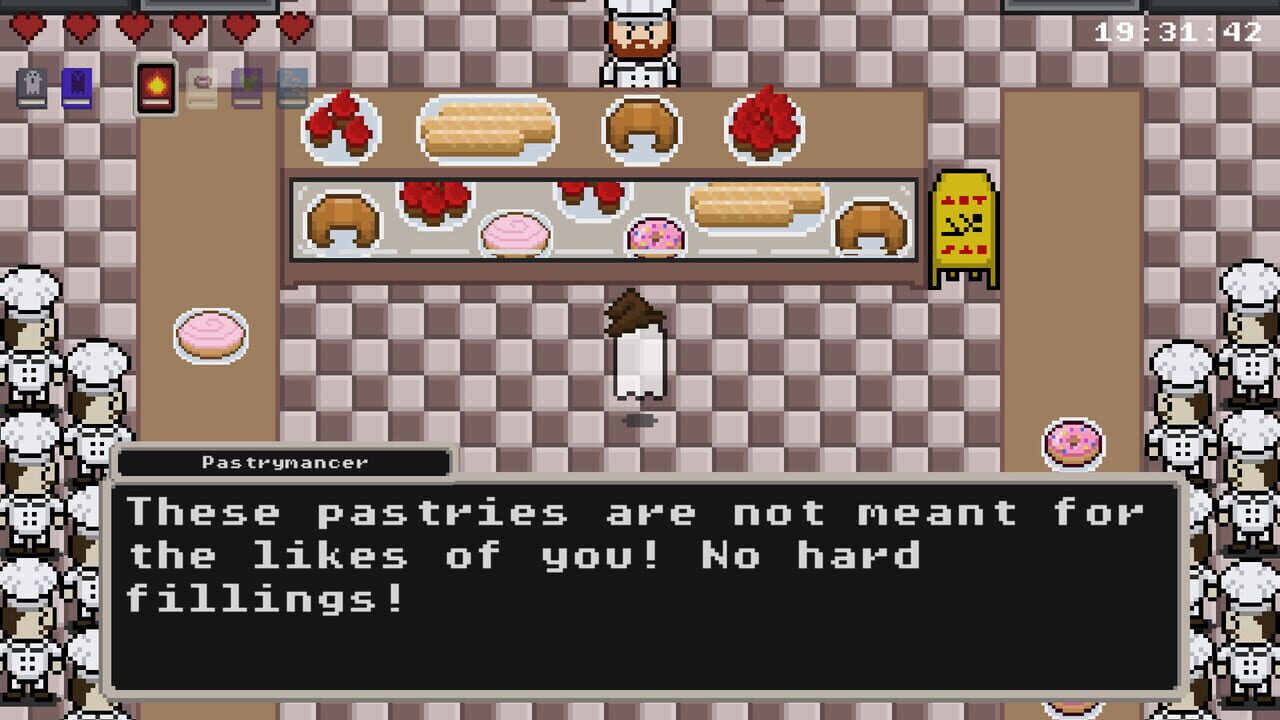Select the blue phantom spell book icon
The height and width of the screenshot is (720, 1280).
76,85
